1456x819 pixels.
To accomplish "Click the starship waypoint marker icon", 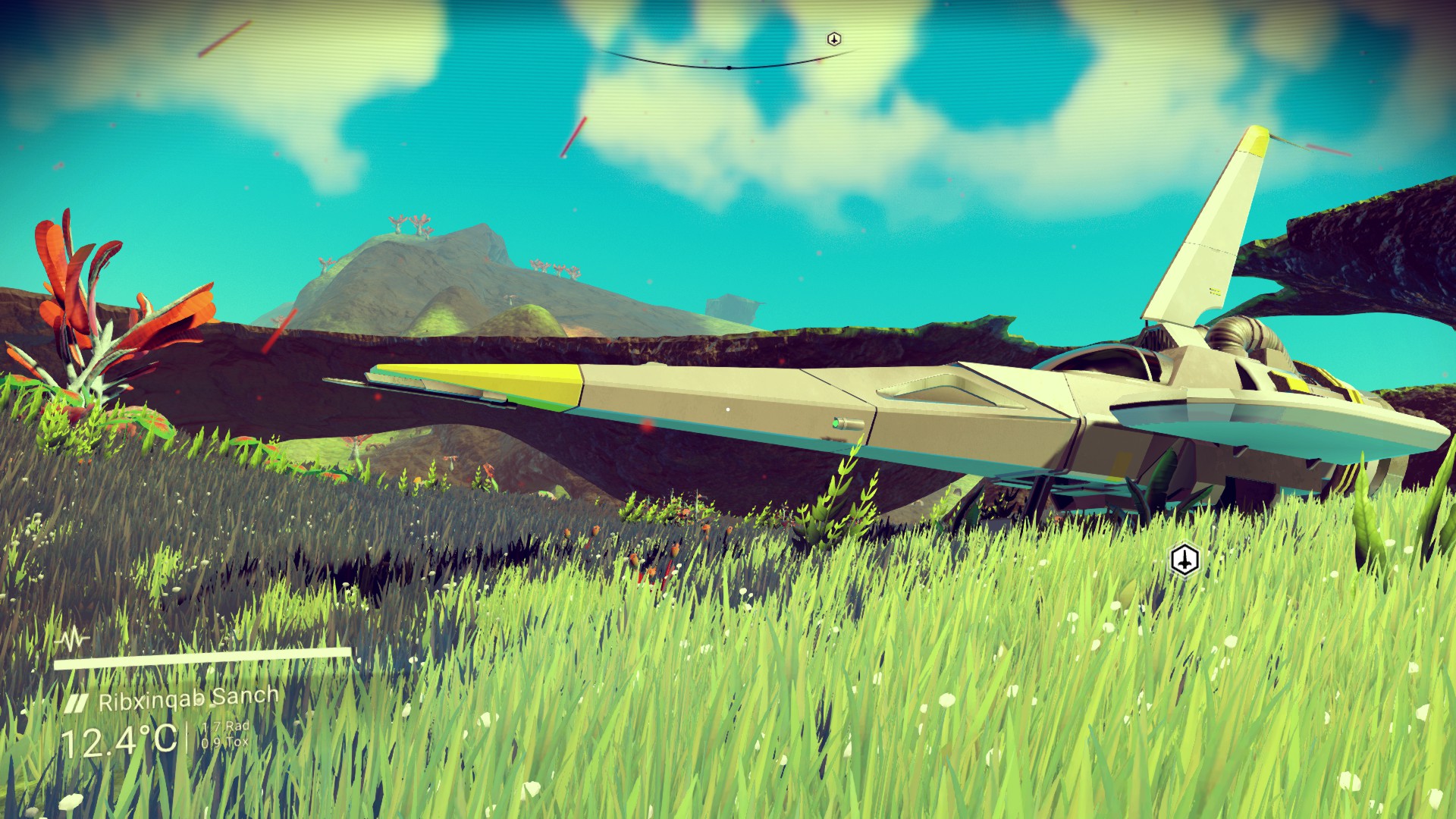I will (1184, 560).
